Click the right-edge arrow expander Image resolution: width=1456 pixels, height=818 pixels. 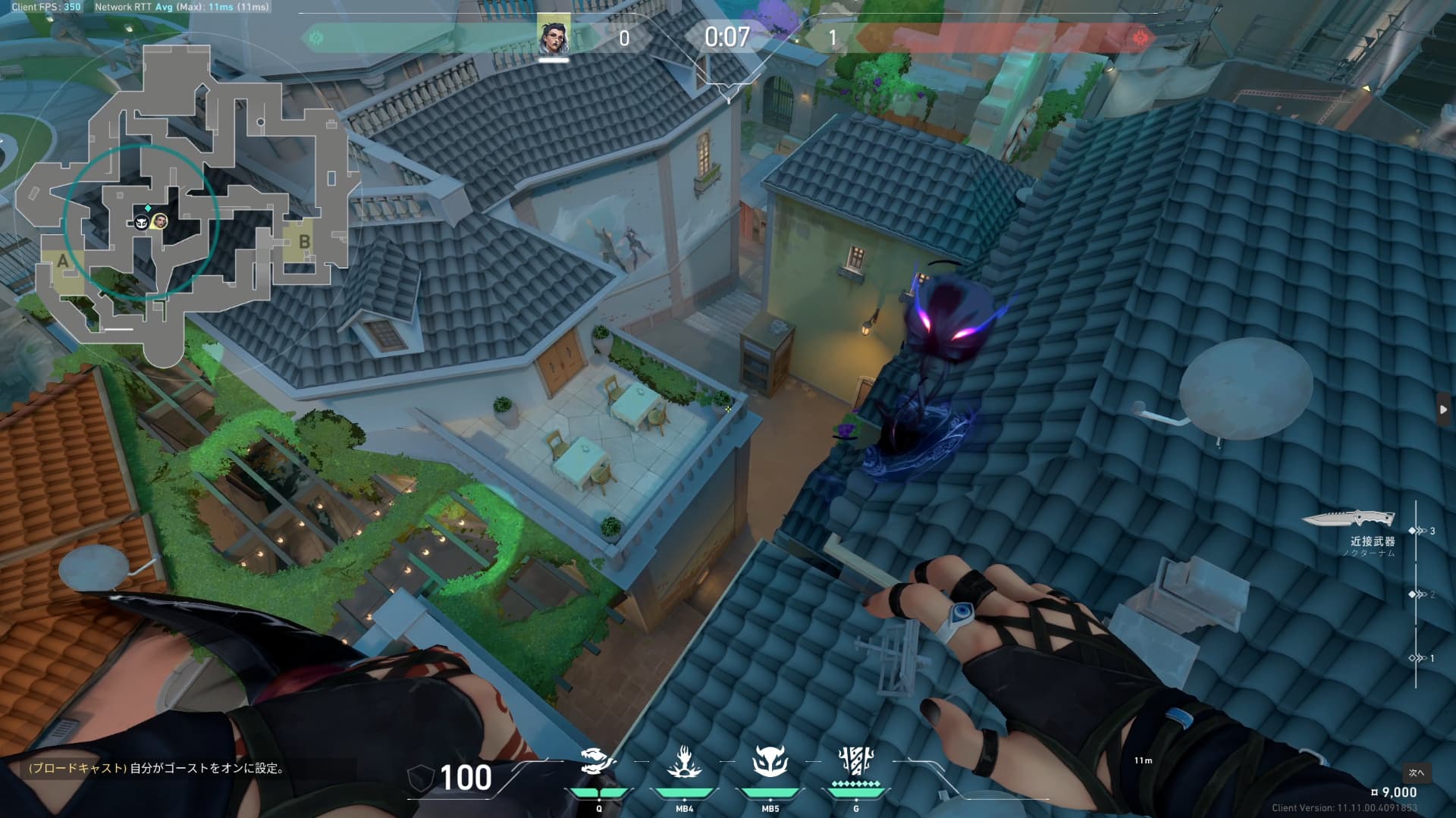click(1443, 409)
